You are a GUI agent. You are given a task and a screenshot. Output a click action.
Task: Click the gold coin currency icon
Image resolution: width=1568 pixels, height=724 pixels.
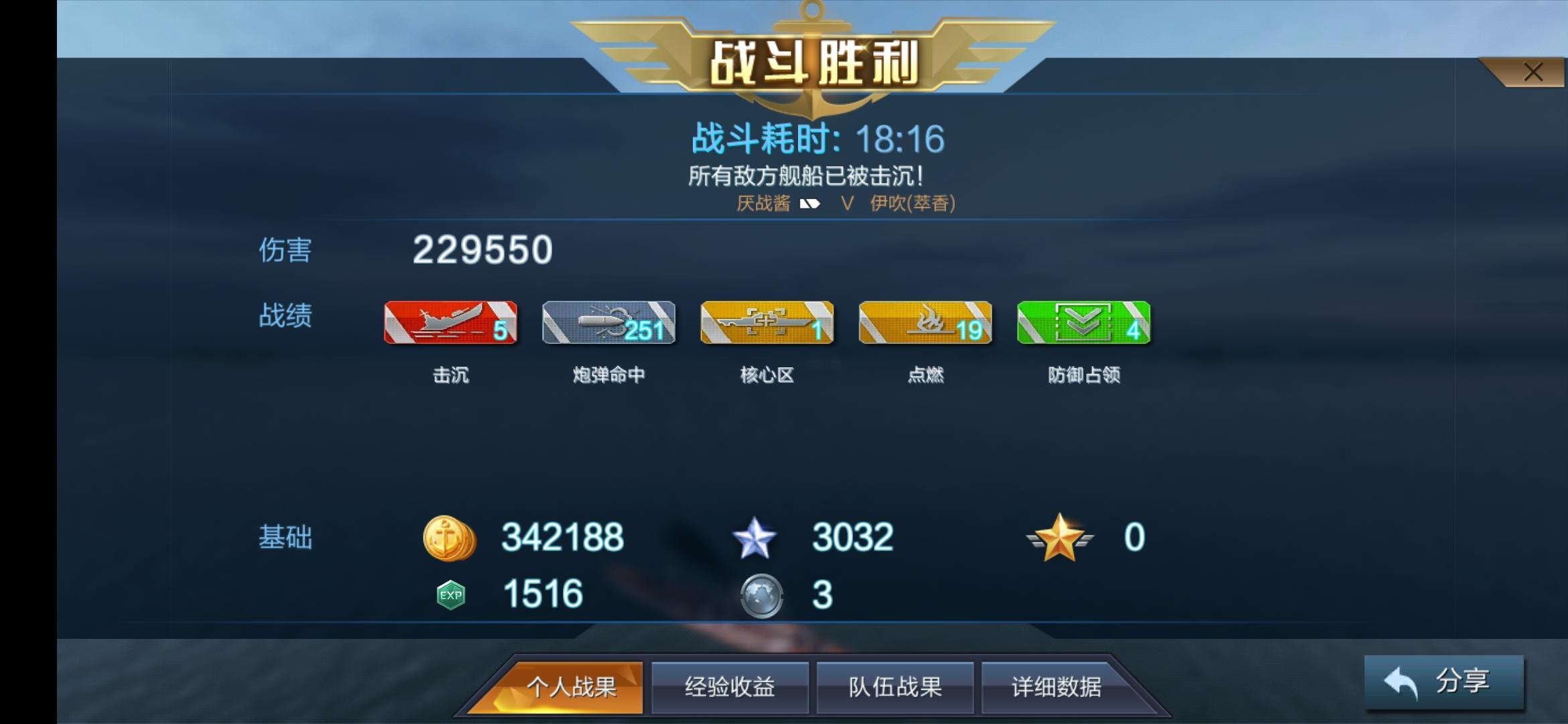coord(450,536)
